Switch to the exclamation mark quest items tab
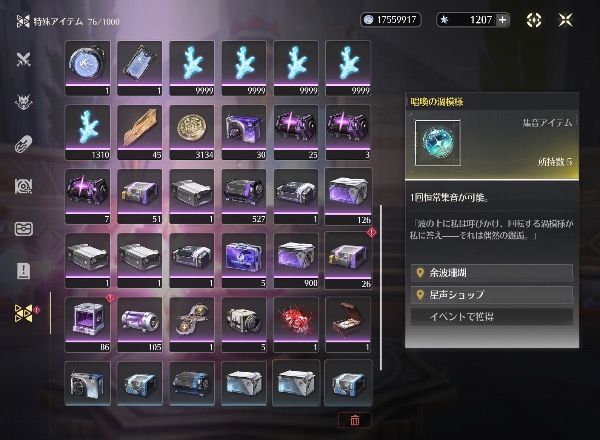This screenshot has height=440, width=600. click(24, 271)
